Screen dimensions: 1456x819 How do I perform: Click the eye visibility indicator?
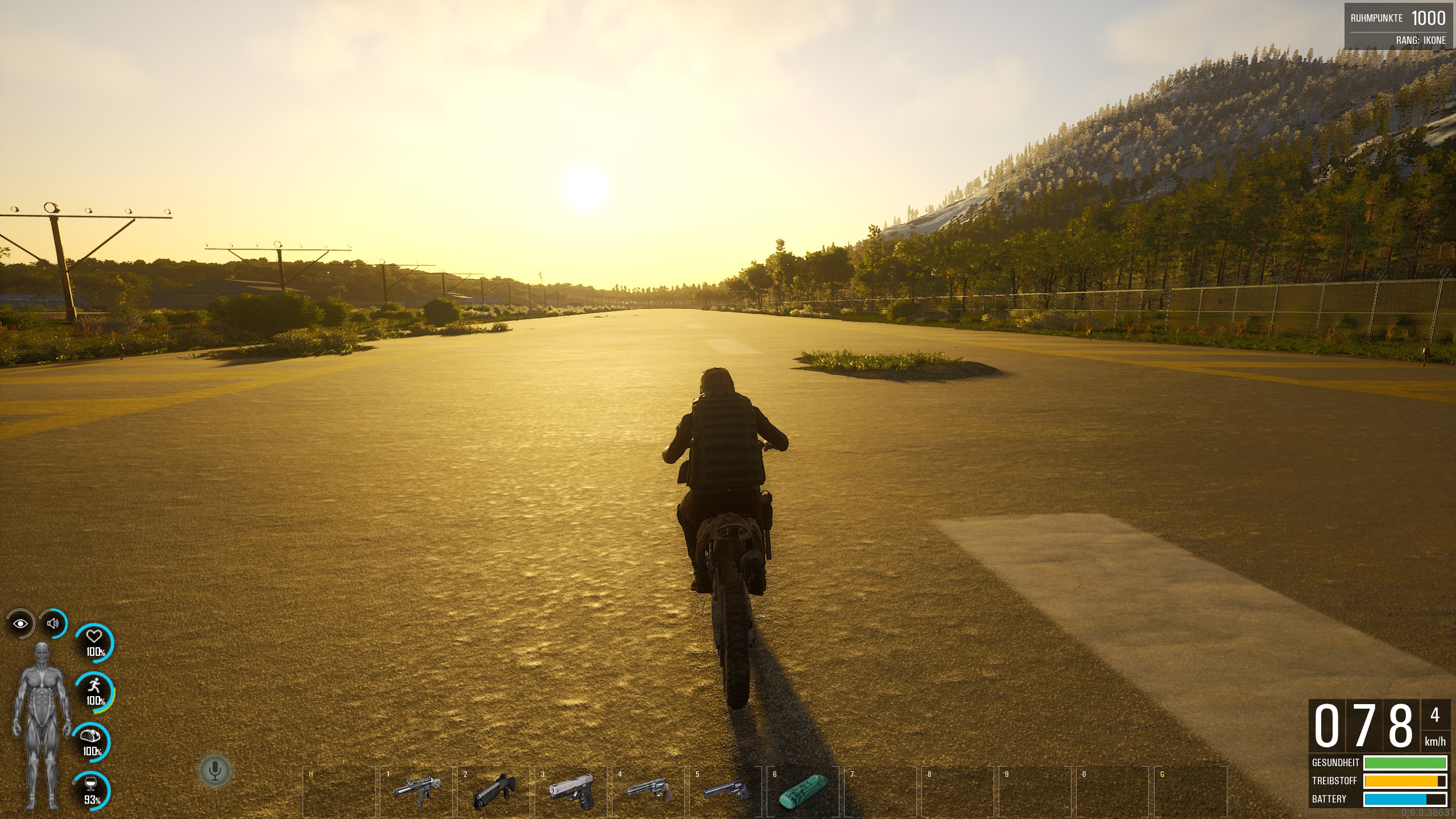point(20,624)
